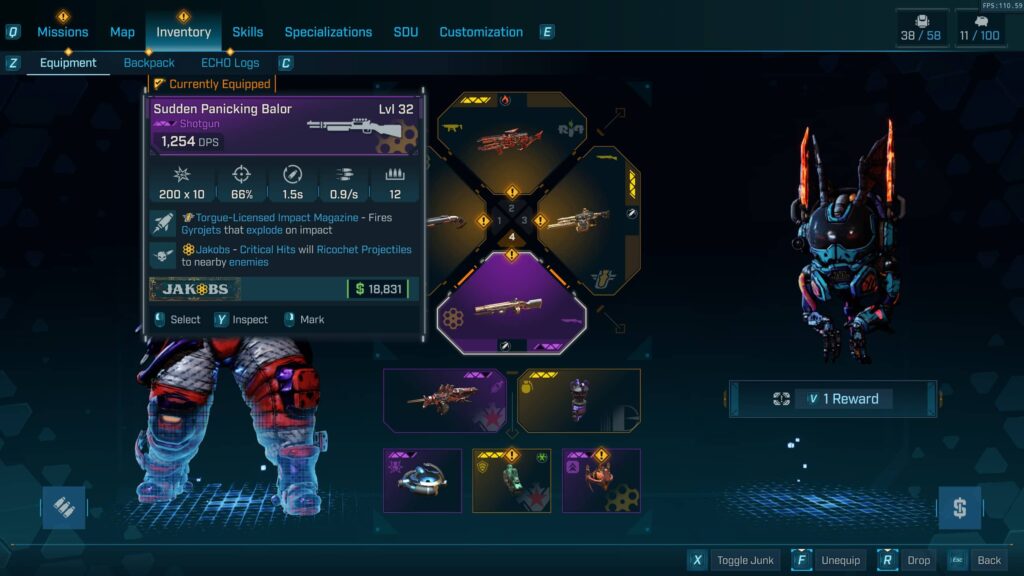Click the ammo icon button at bottom left

63,508
